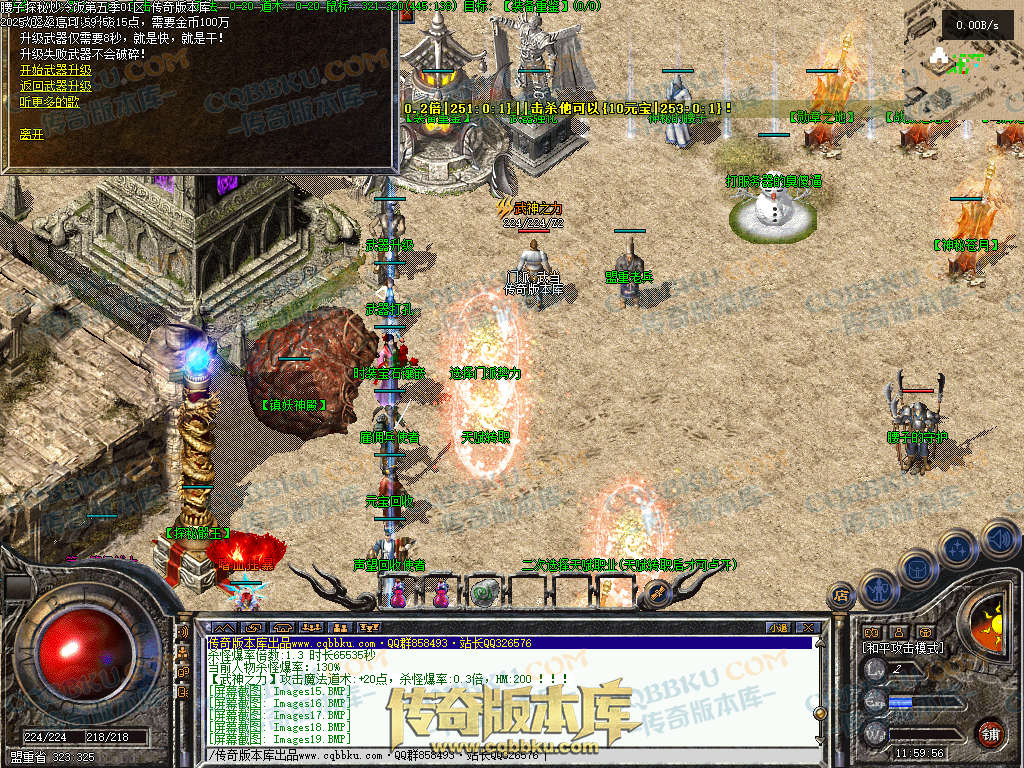1024x768 pixels.
Task: Open the character status round button
Action: pos(879,587)
